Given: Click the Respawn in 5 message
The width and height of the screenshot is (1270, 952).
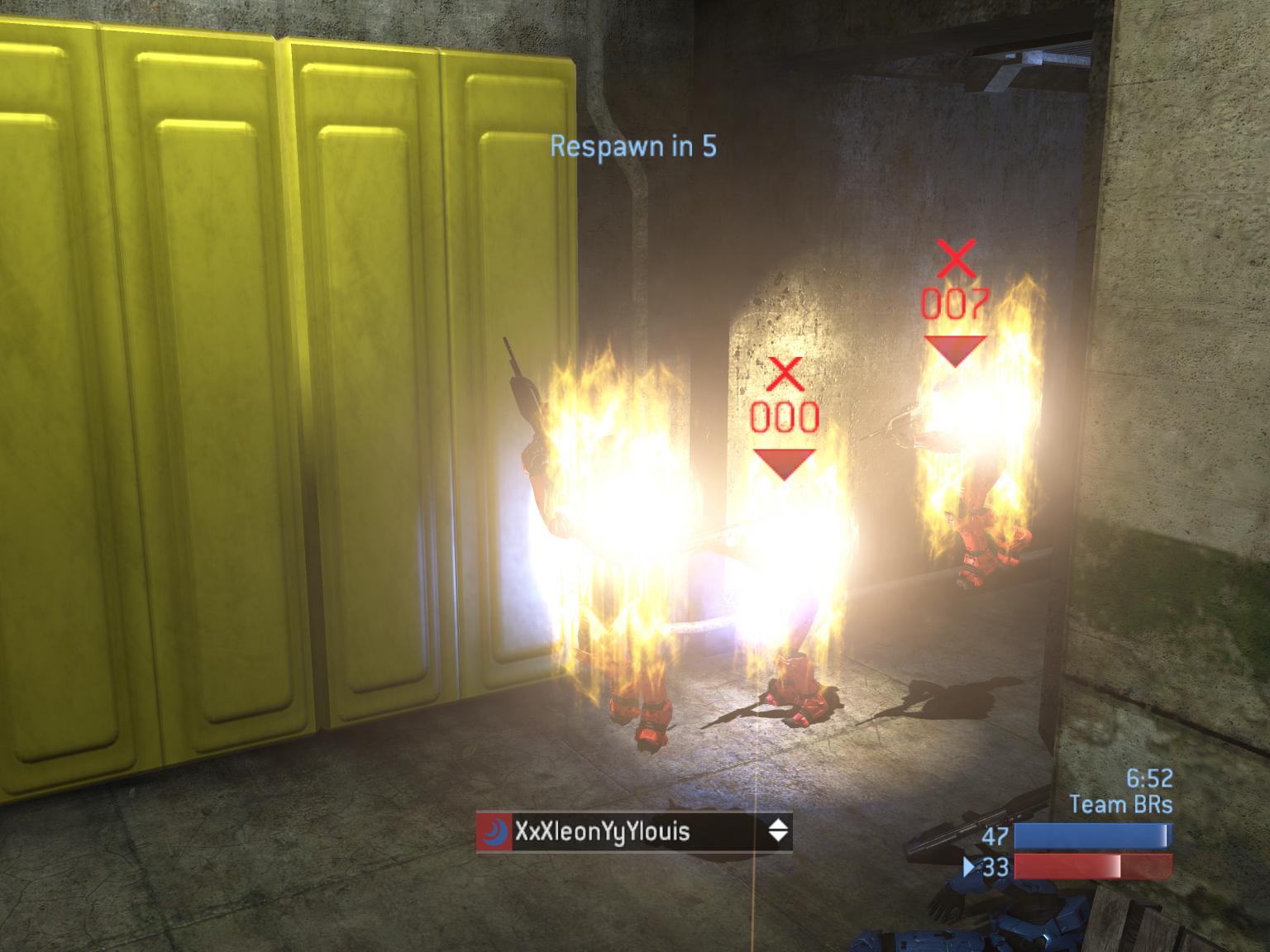Looking at the screenshot, I should 633,143.
